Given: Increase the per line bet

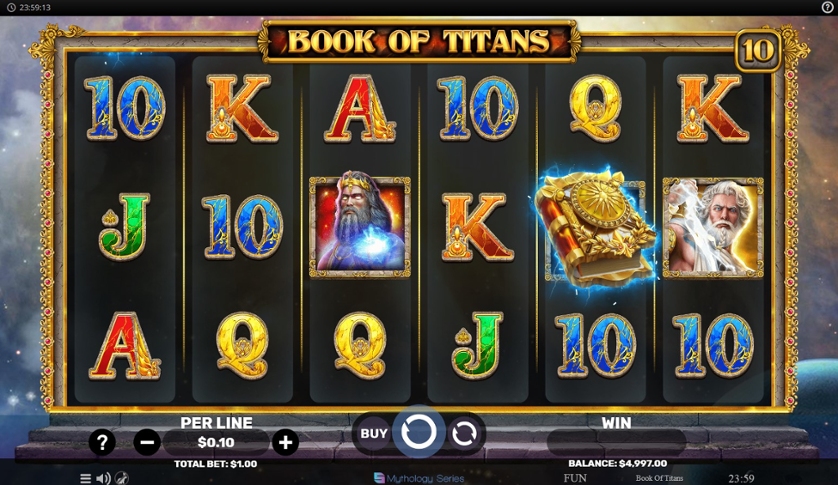Looking at the screenshot, I should (285, 442).
